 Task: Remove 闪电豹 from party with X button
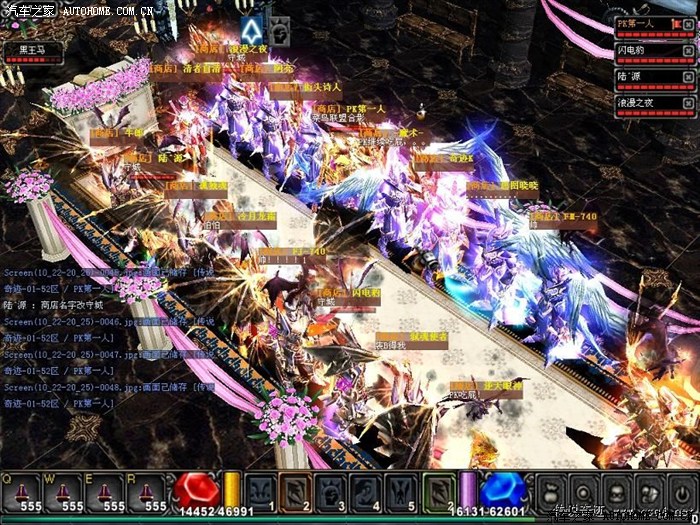pos(688,48)
